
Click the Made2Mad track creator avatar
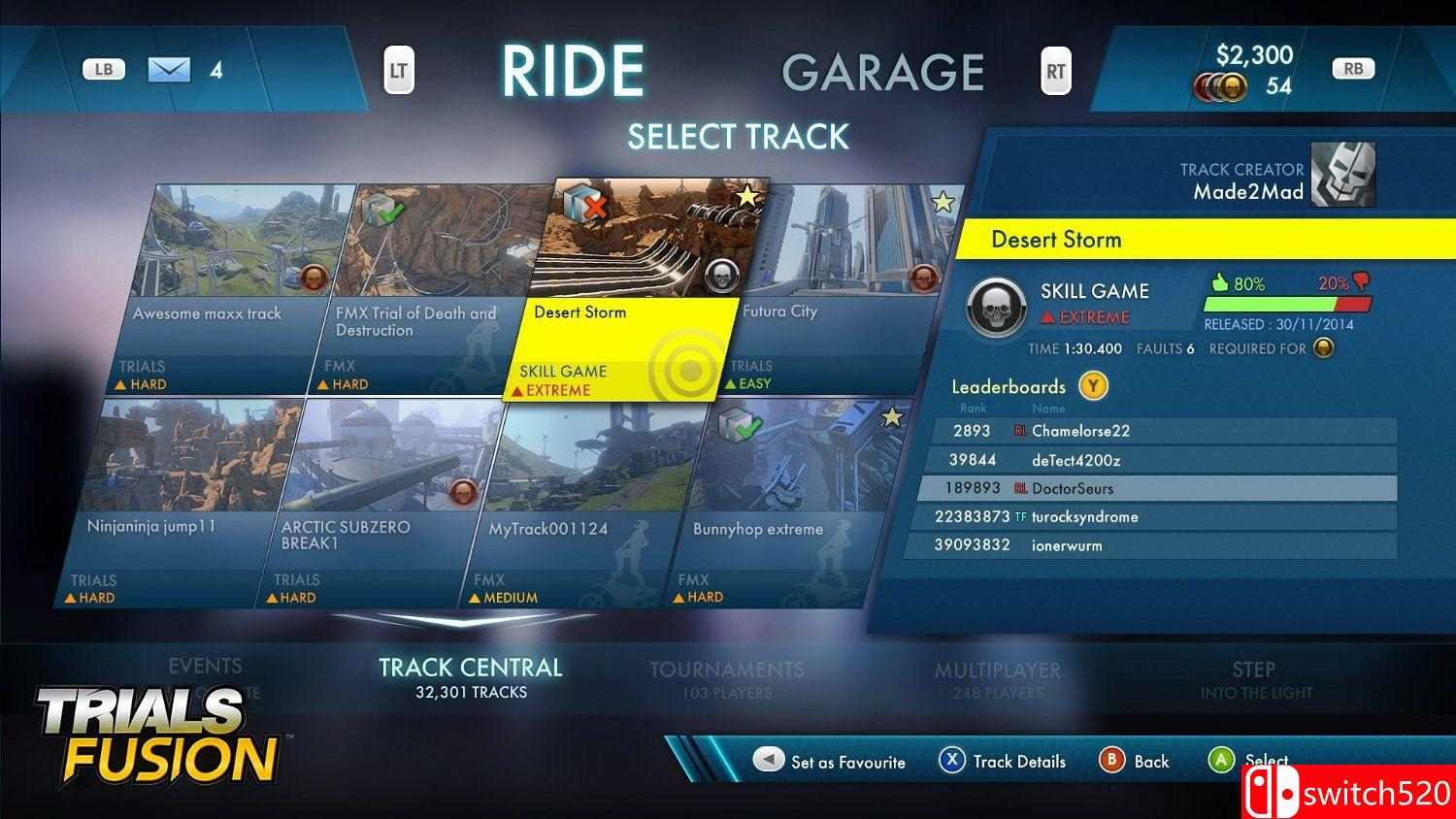[1343, 175]
